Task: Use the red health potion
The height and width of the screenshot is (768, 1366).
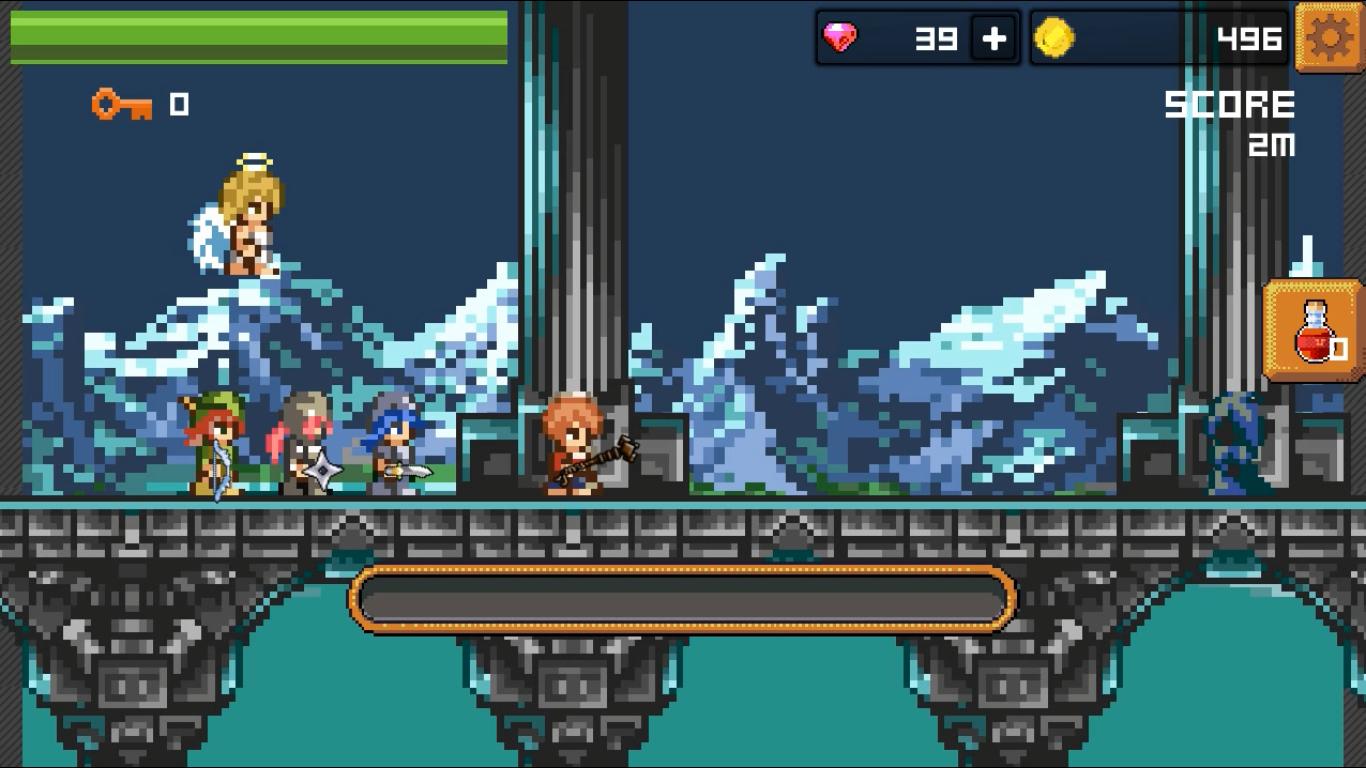Action: 1315,340
